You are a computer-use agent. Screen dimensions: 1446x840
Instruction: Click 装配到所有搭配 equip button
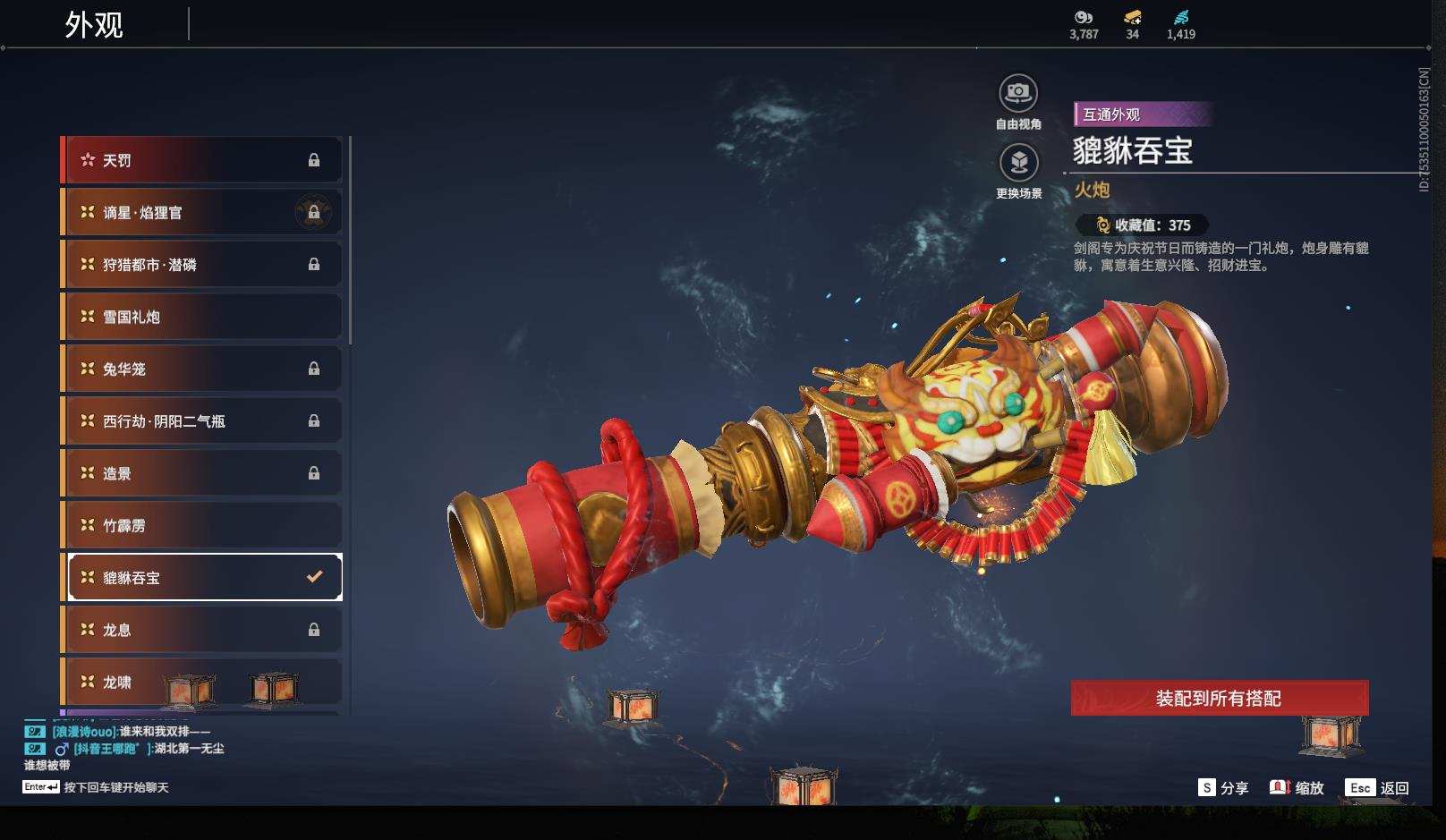point(1219,698)
